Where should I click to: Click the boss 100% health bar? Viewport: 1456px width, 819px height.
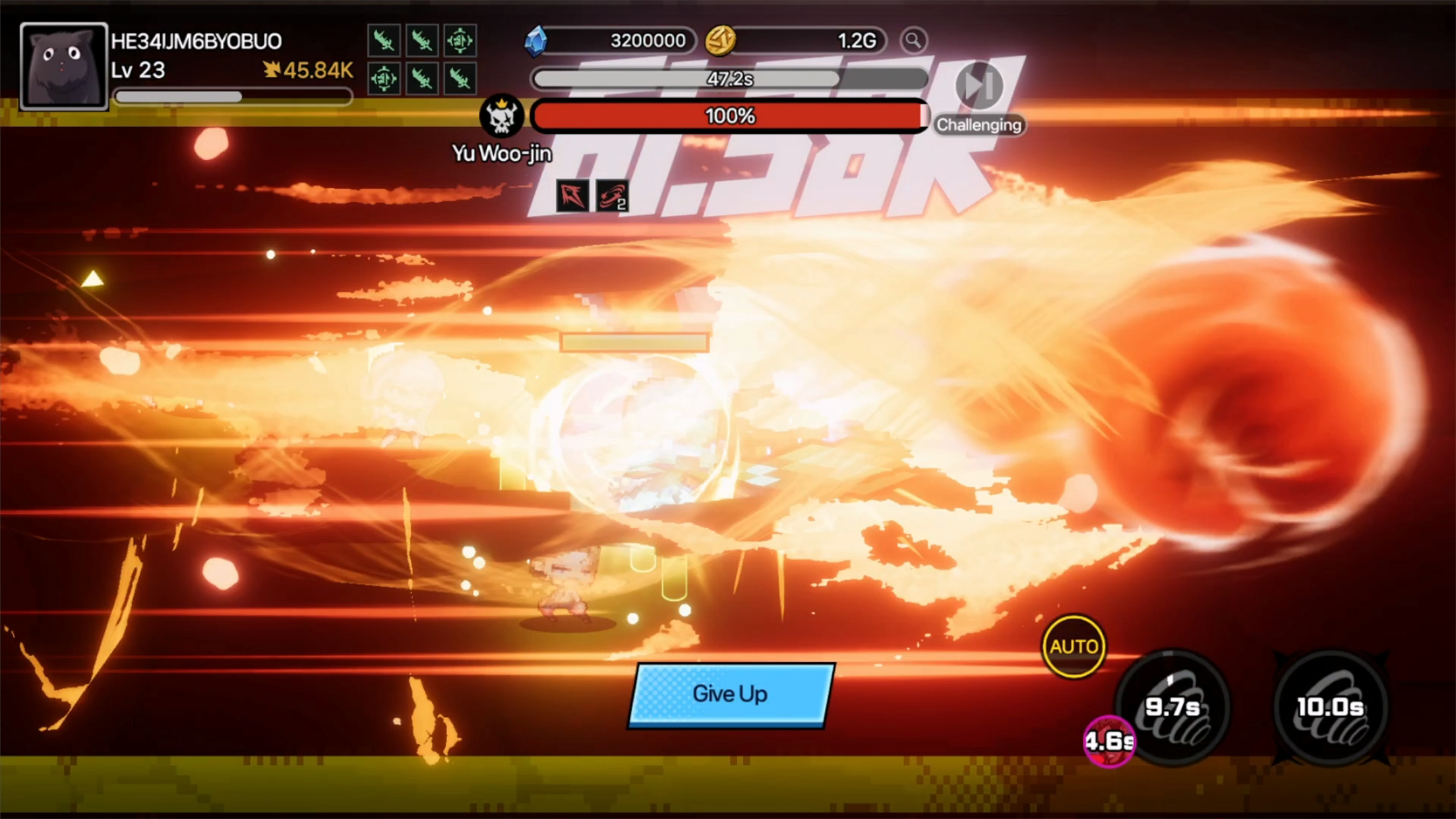pos(728,116)
